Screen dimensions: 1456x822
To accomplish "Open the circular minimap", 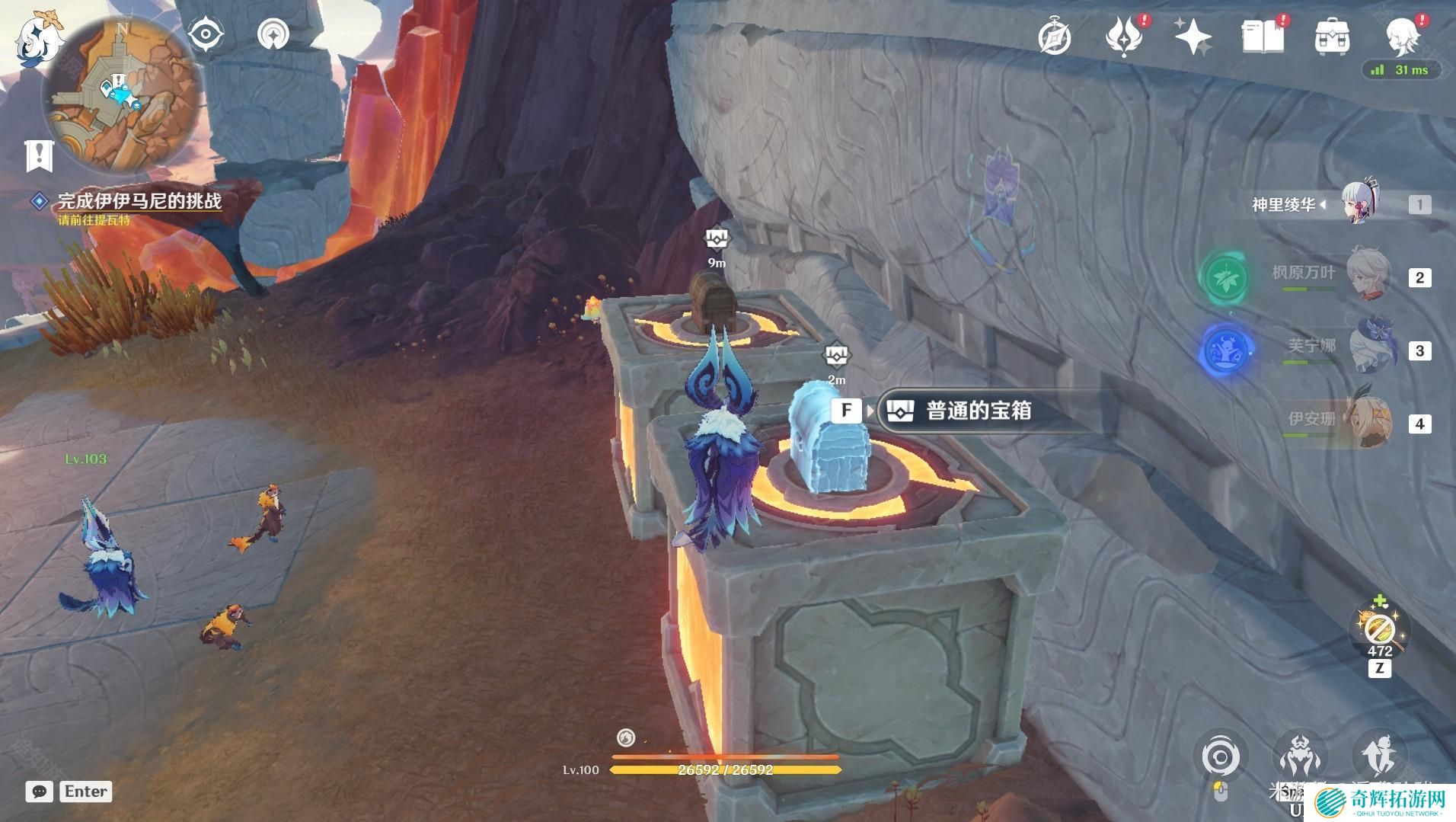I will [x=123, y=94].
